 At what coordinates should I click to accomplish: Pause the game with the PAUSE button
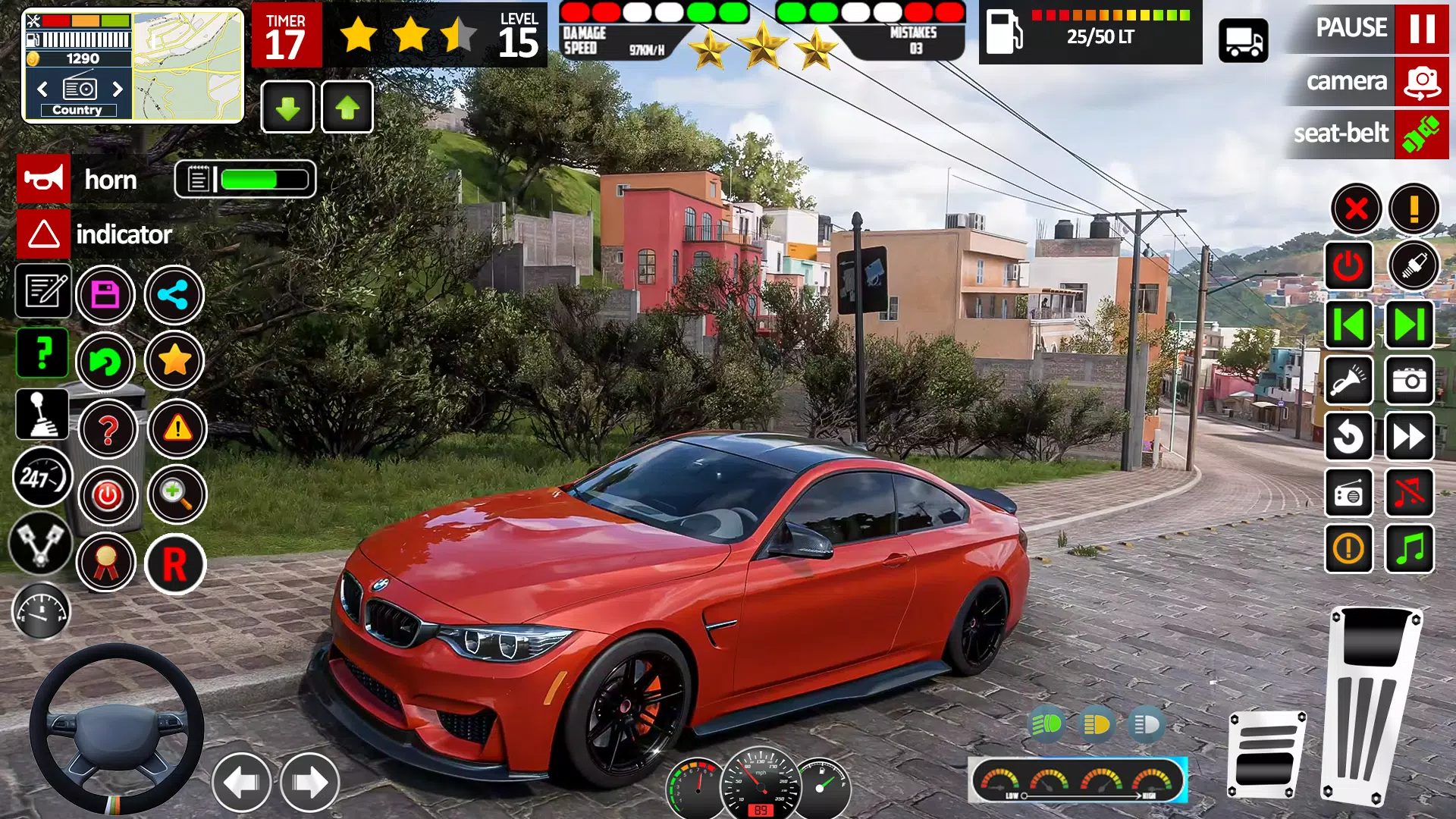tap(1420, 28)
